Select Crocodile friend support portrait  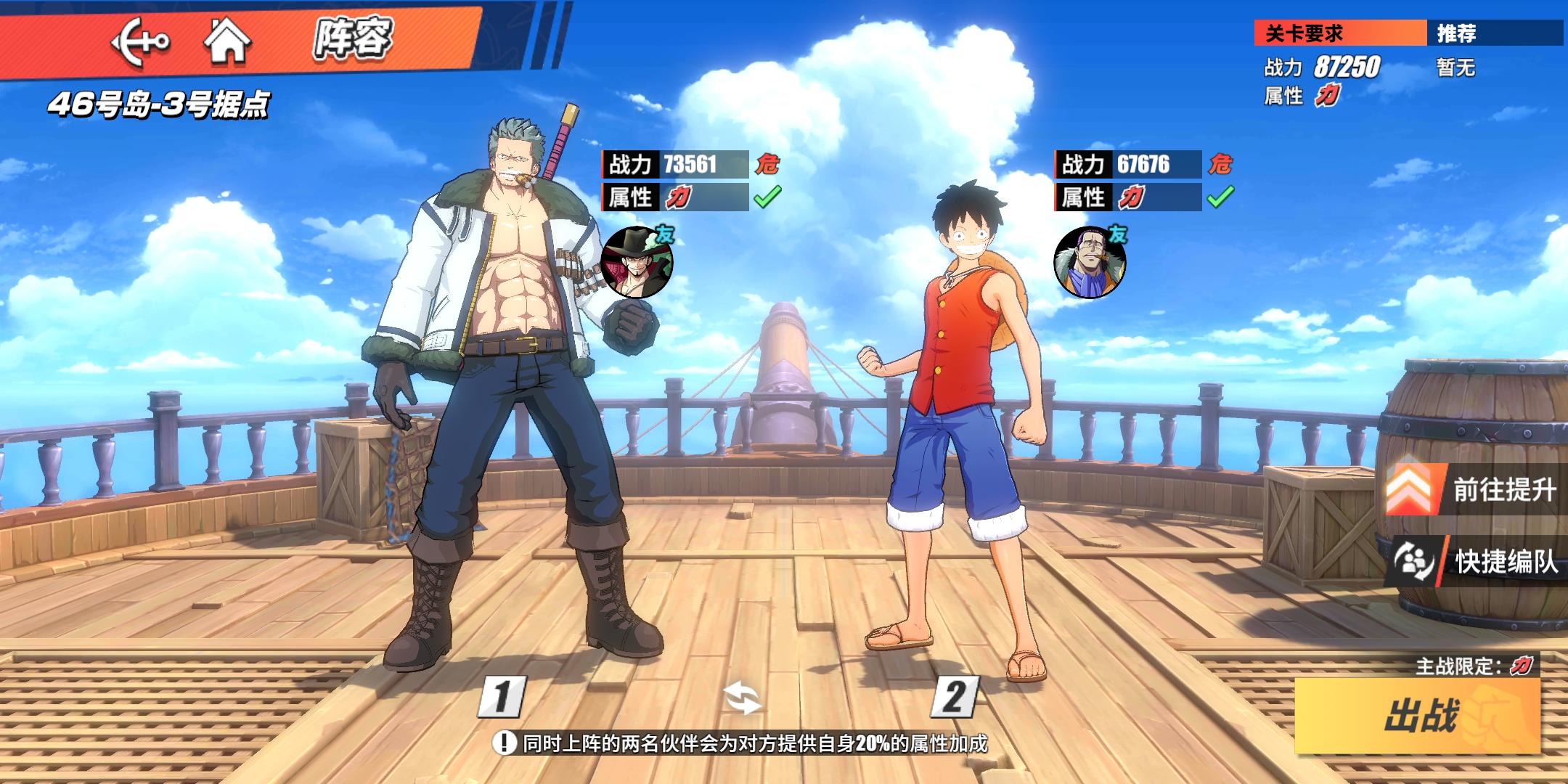1090,262
